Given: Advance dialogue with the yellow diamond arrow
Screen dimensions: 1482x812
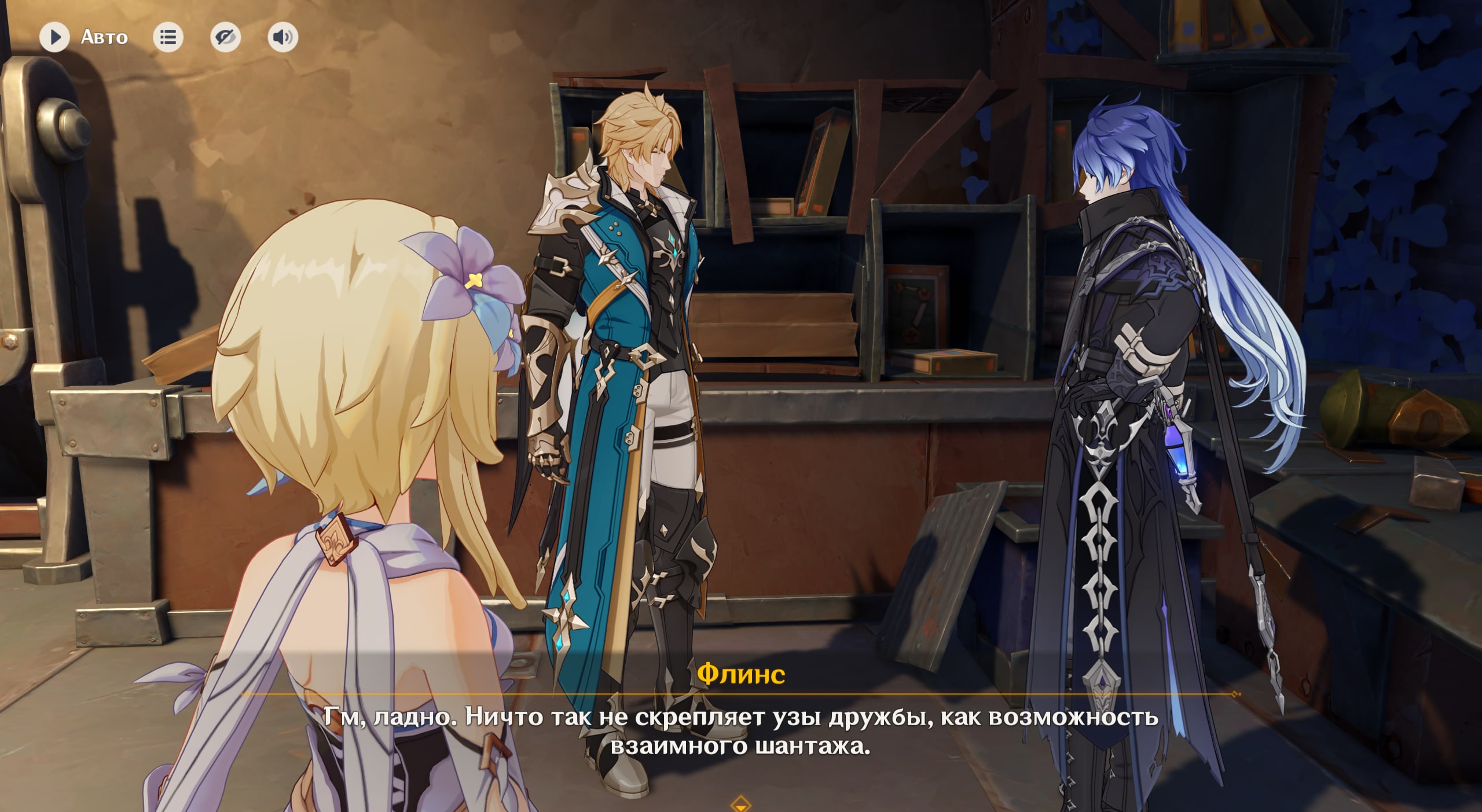Looking at the screenshot, I should click(740, 804).
